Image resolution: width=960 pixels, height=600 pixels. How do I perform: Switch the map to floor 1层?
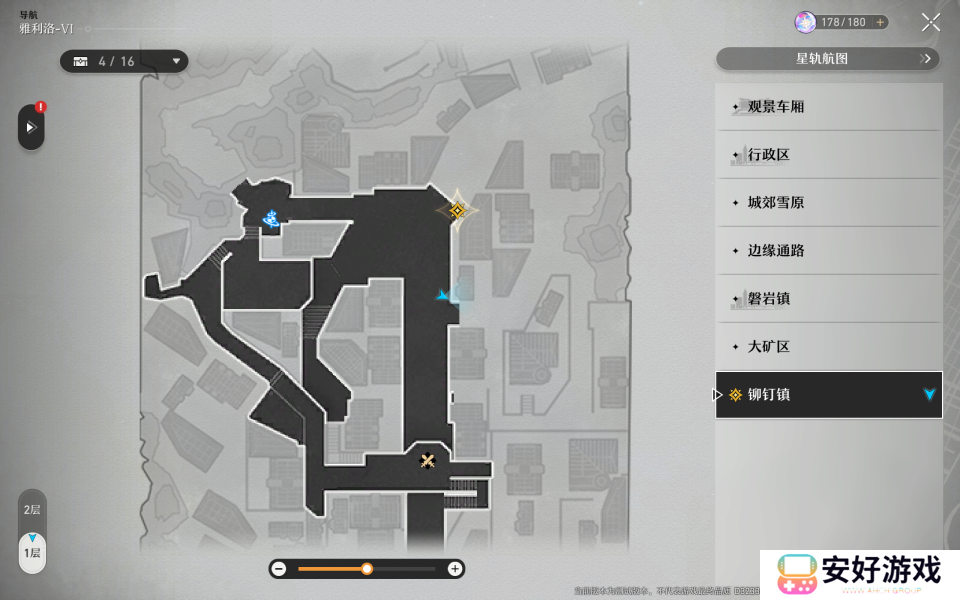tap(32, 552)
